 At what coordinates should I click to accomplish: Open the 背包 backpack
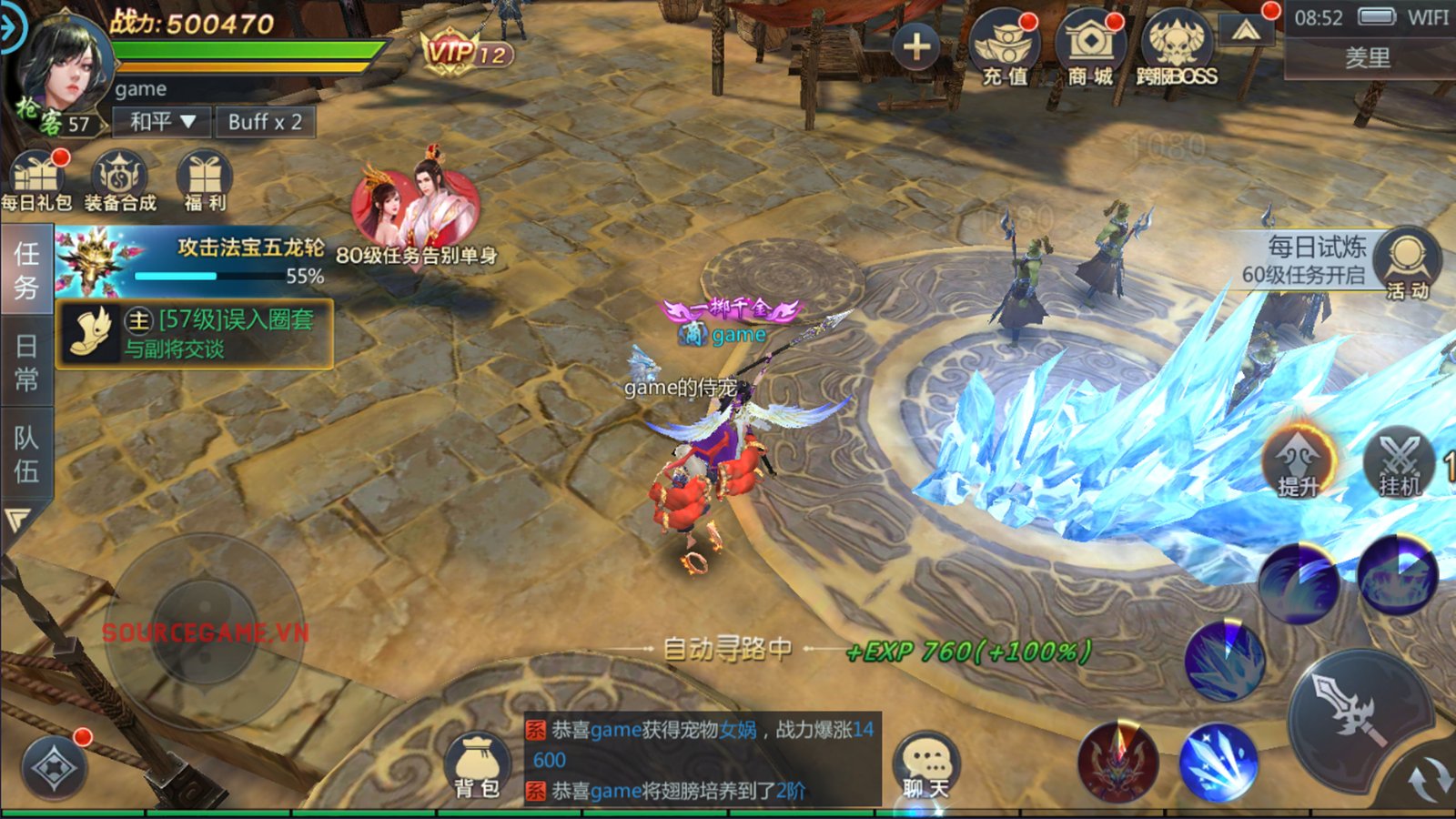[x=476, y=765]
